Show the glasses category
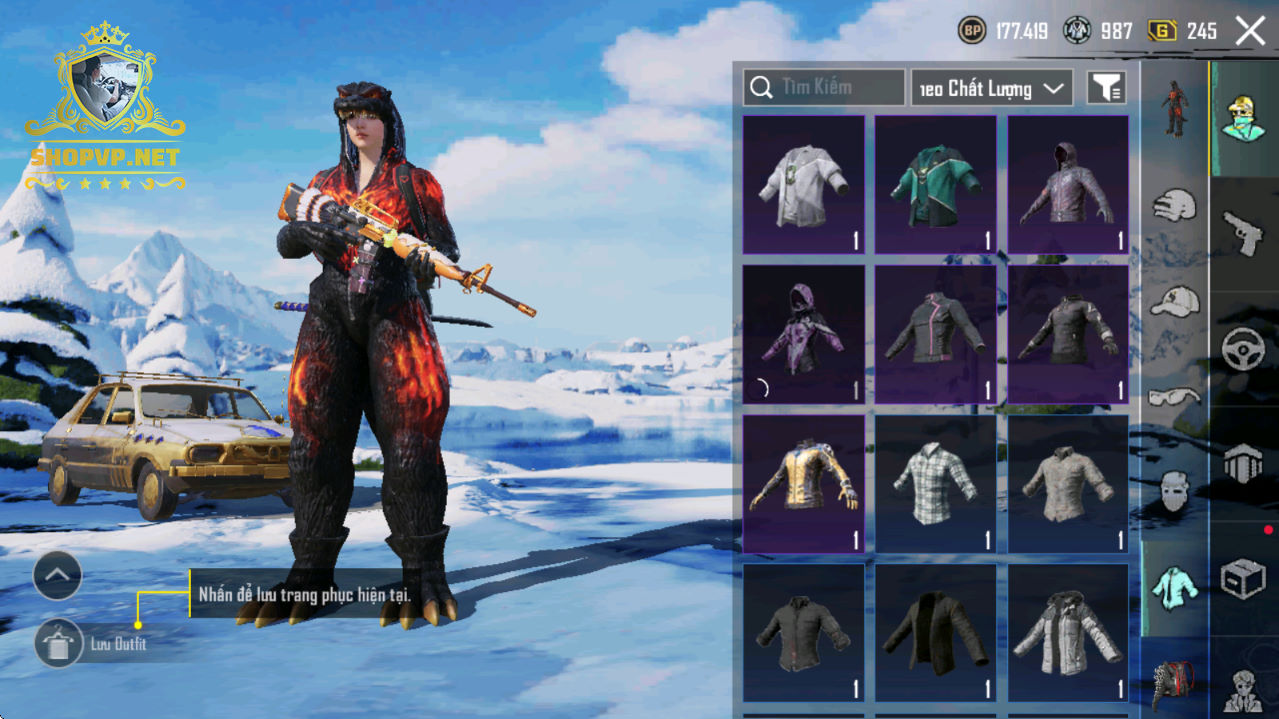1279x719 pixels. (1174, 397)
